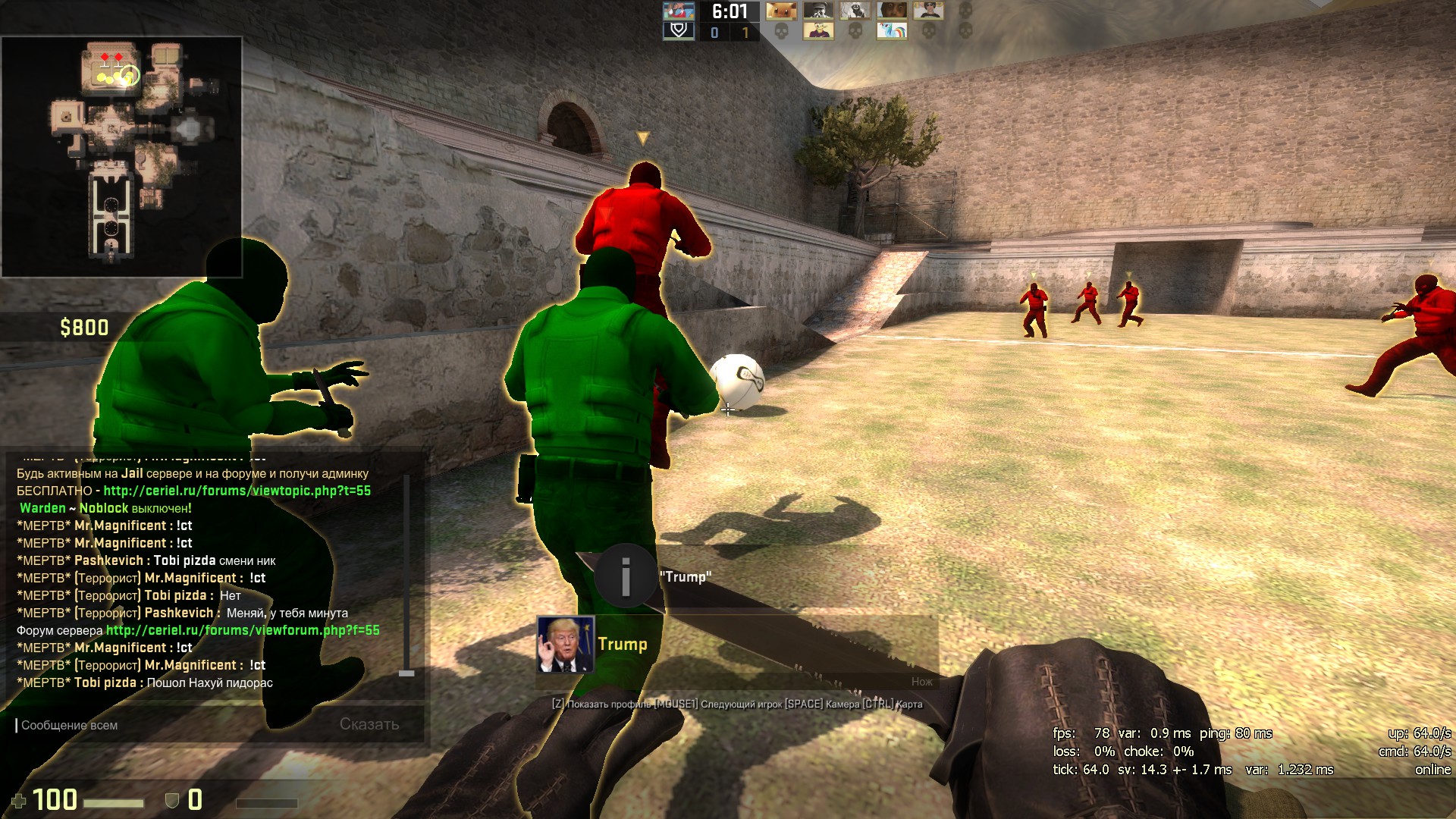Image resolution: width=1456 pixels, height=819 pixels.
Task: Choose the officer-cap black-and-white avatar
Action: [817, 11]
